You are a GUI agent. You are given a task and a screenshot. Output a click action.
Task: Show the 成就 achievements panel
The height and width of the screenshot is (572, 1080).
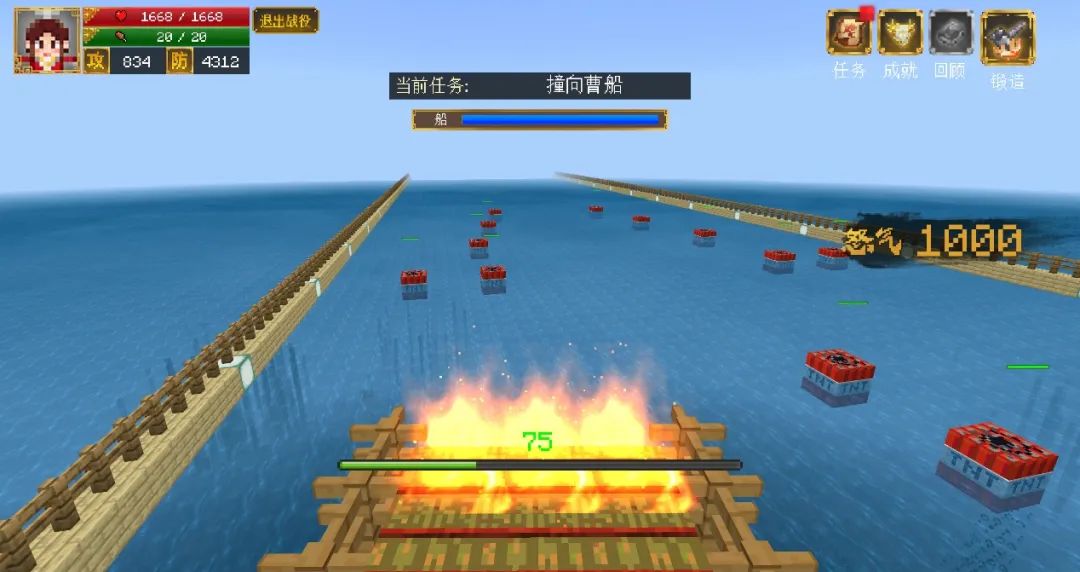point(900,33)
